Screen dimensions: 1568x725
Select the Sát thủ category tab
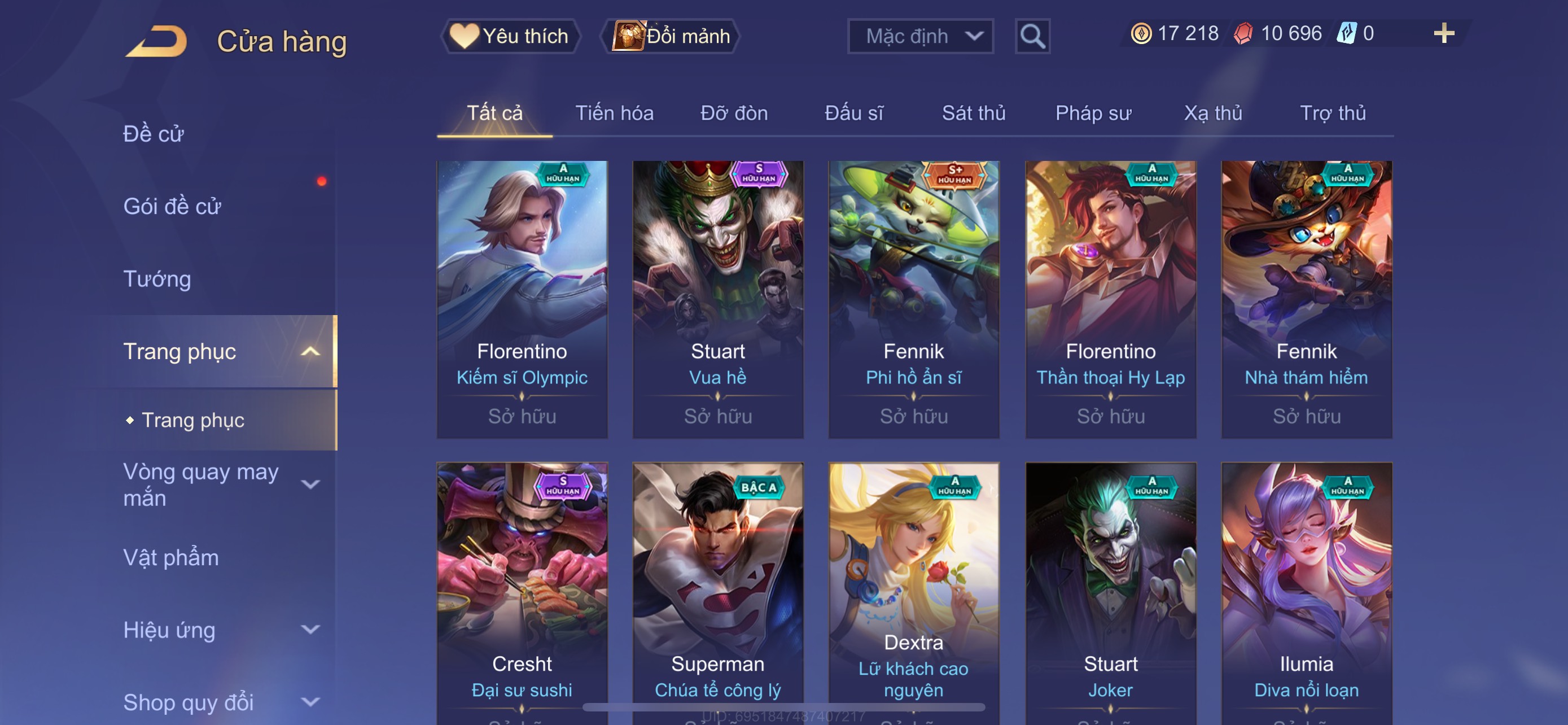pyautogui.click(x=973, y=113)
